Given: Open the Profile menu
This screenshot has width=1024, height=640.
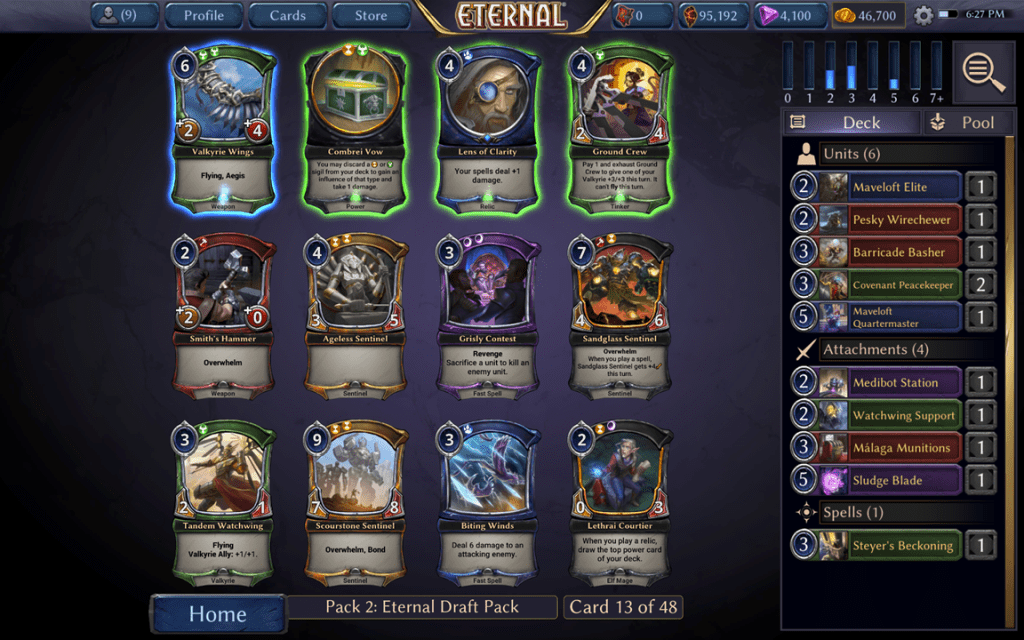Looking at the screenshot, I should (x=203, y=15).
